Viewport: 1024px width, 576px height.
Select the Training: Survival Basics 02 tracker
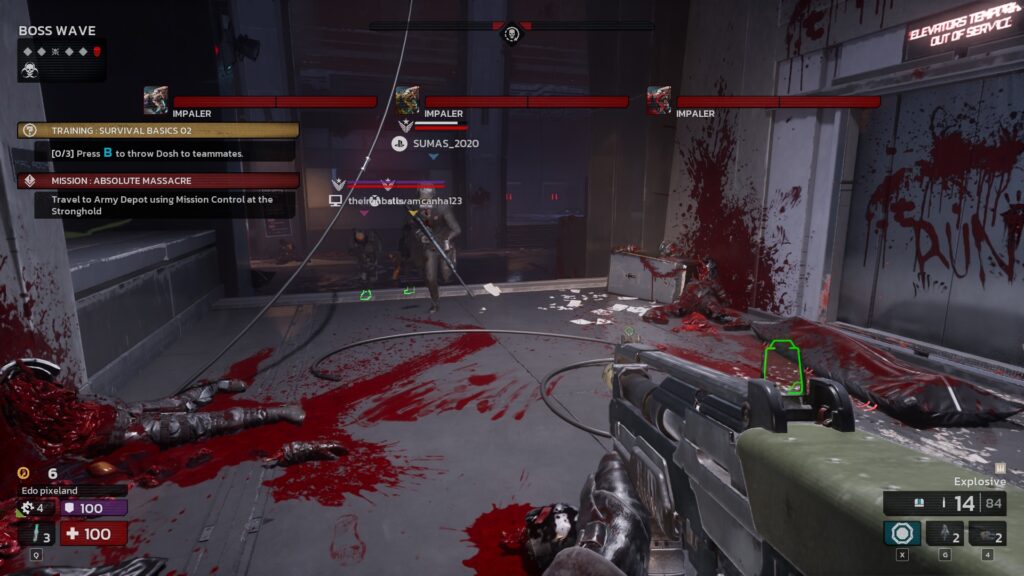click(x=158, y=130)
